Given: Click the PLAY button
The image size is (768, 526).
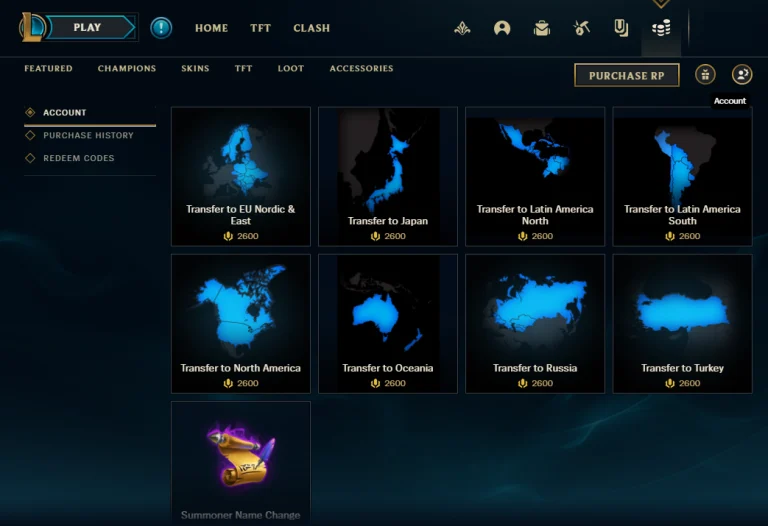Looking at the screenshot, I should (x=88, y=28).
